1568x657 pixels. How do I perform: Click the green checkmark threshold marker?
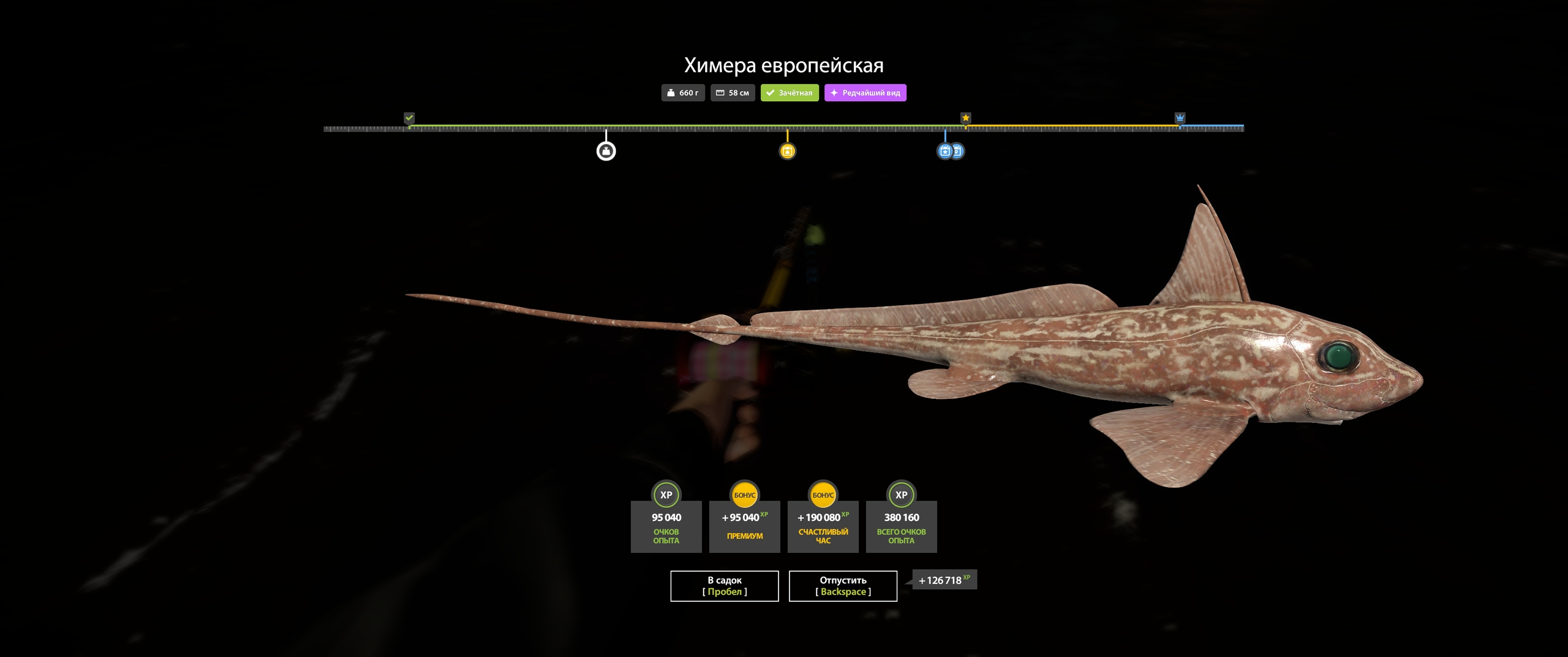[x=409, y=118]
